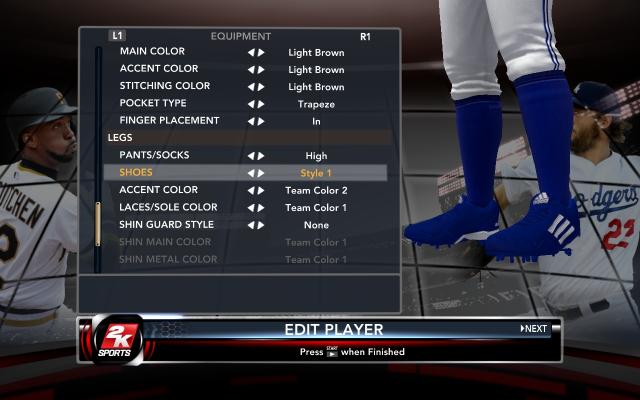640x400 pixels.
Task: Switch to previous section with L1 tab
Action: coord(117,36)
